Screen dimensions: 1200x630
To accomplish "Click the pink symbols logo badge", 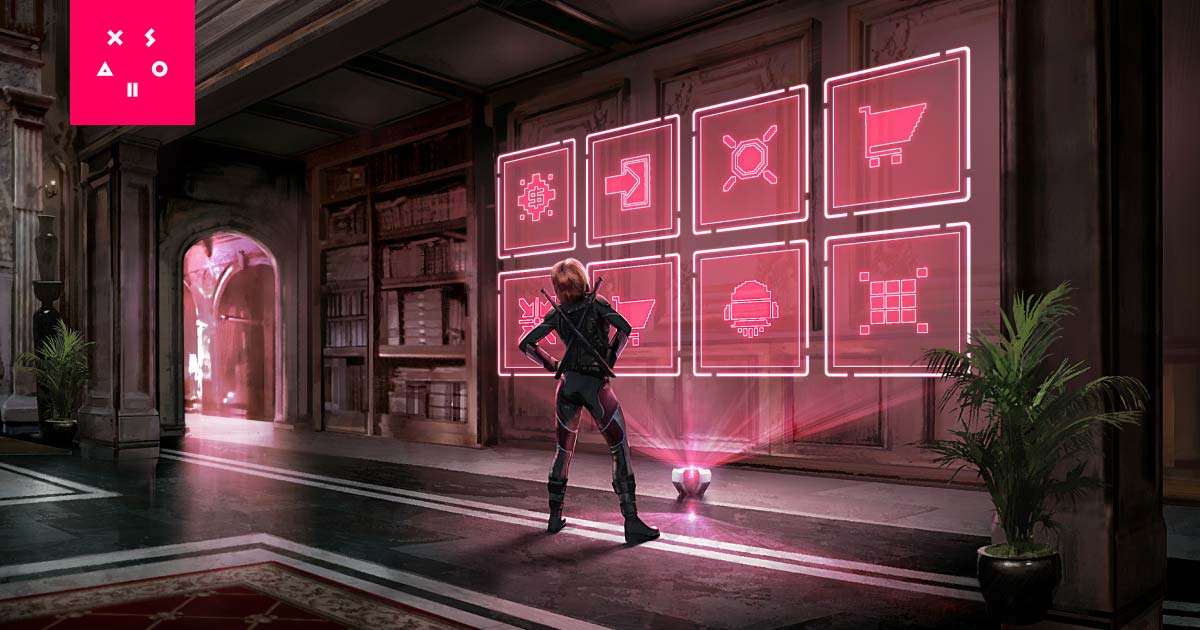I will click(x=132, y=62).
